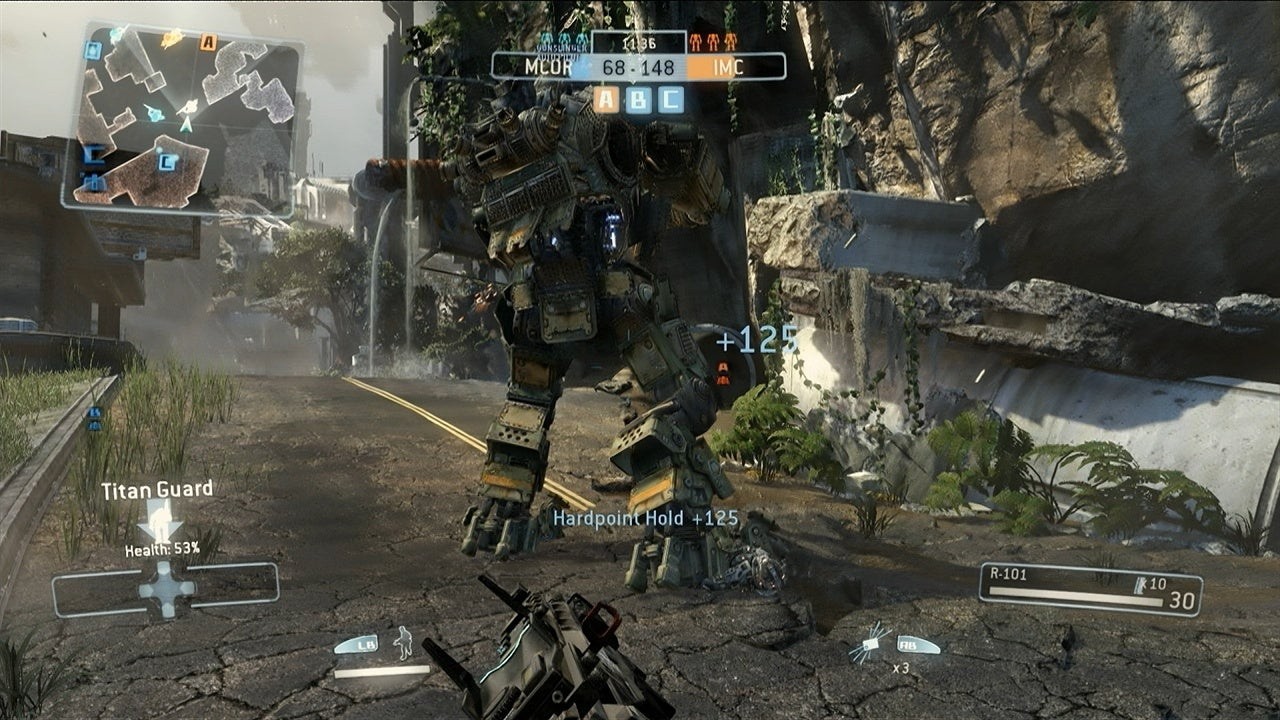Viewport: 1280px width, 720px height.
Task: Click the Titan Guard mode icon
Action: pyautogui.click(x=160, y=520)
